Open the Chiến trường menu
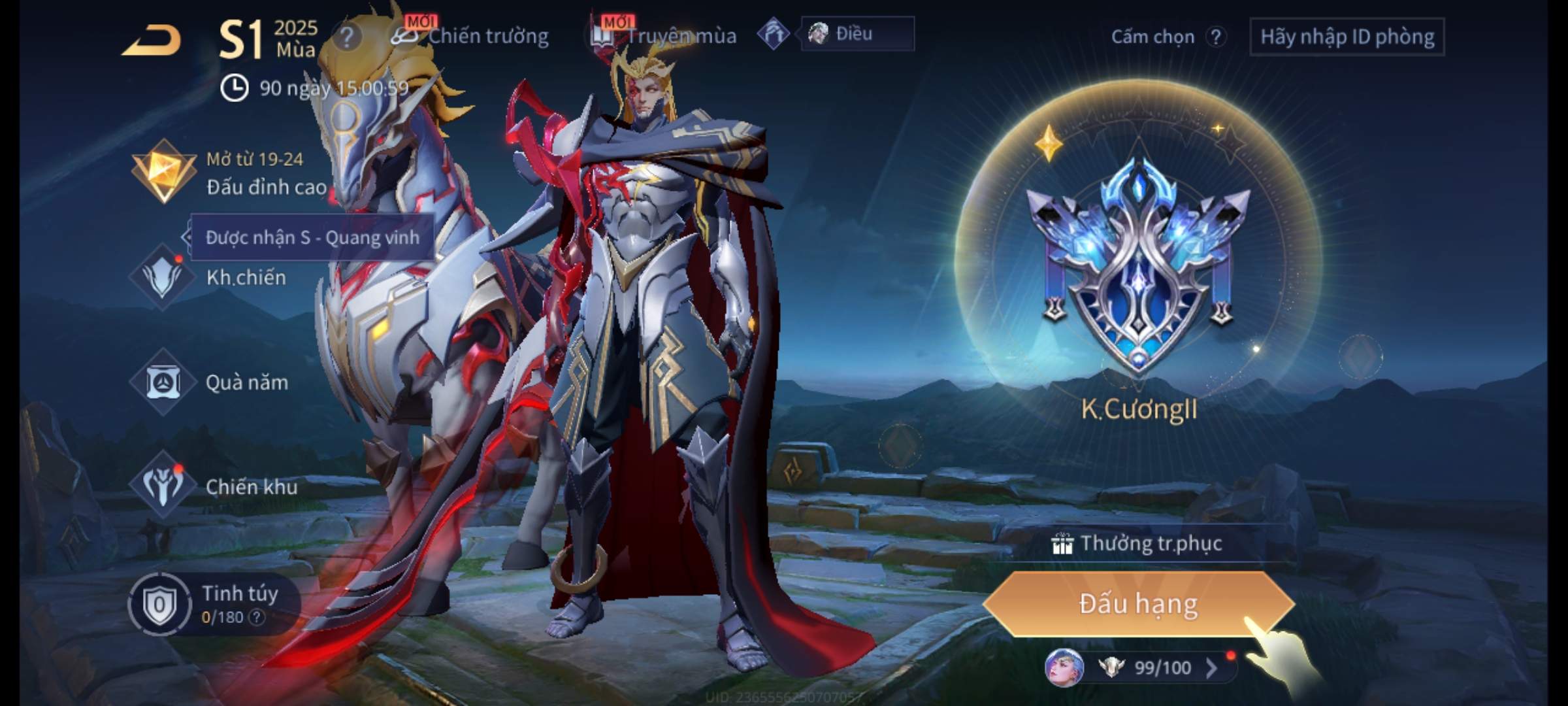The image size is (1568, 706). [470, 36]
